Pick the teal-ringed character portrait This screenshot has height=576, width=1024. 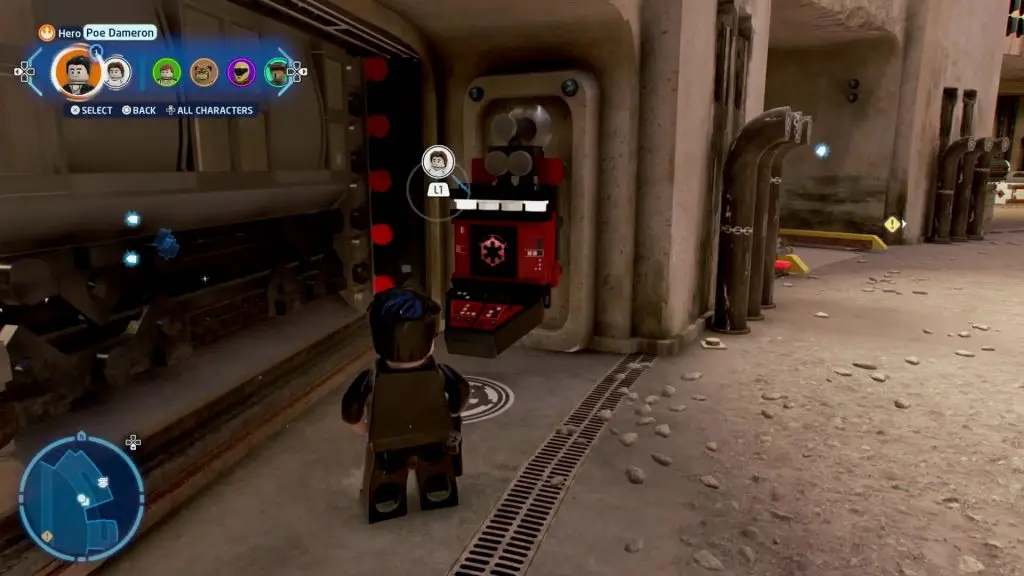[x=277, y=72]
